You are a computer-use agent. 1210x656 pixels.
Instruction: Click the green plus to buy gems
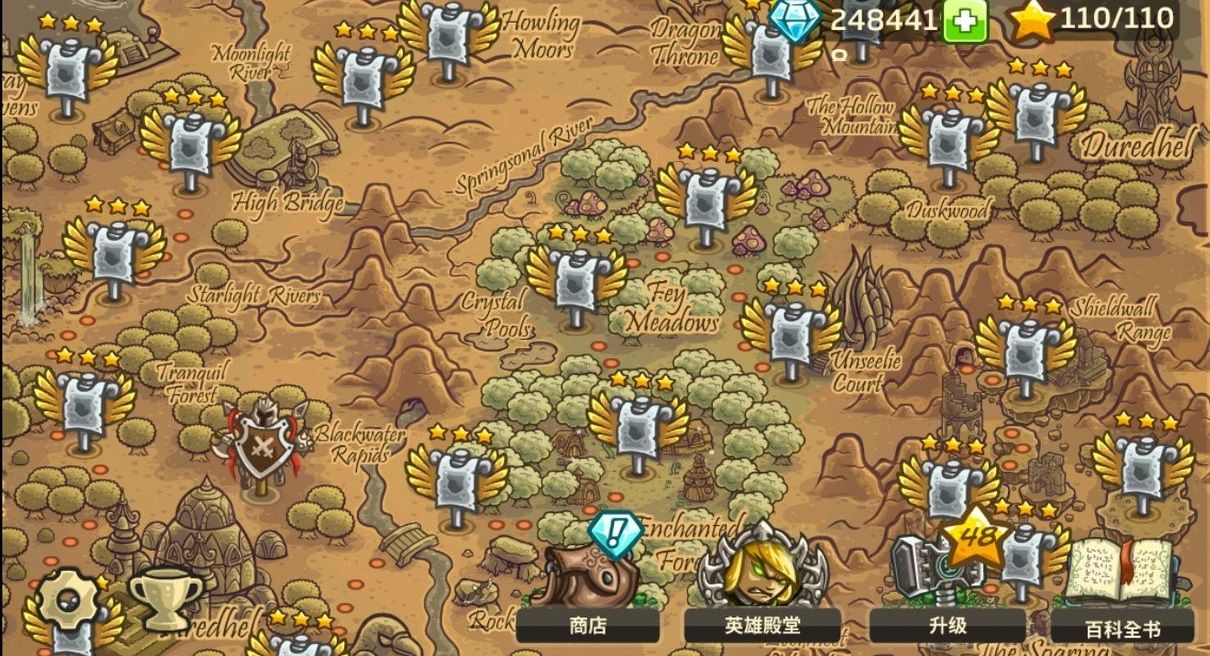click(964, 21)
